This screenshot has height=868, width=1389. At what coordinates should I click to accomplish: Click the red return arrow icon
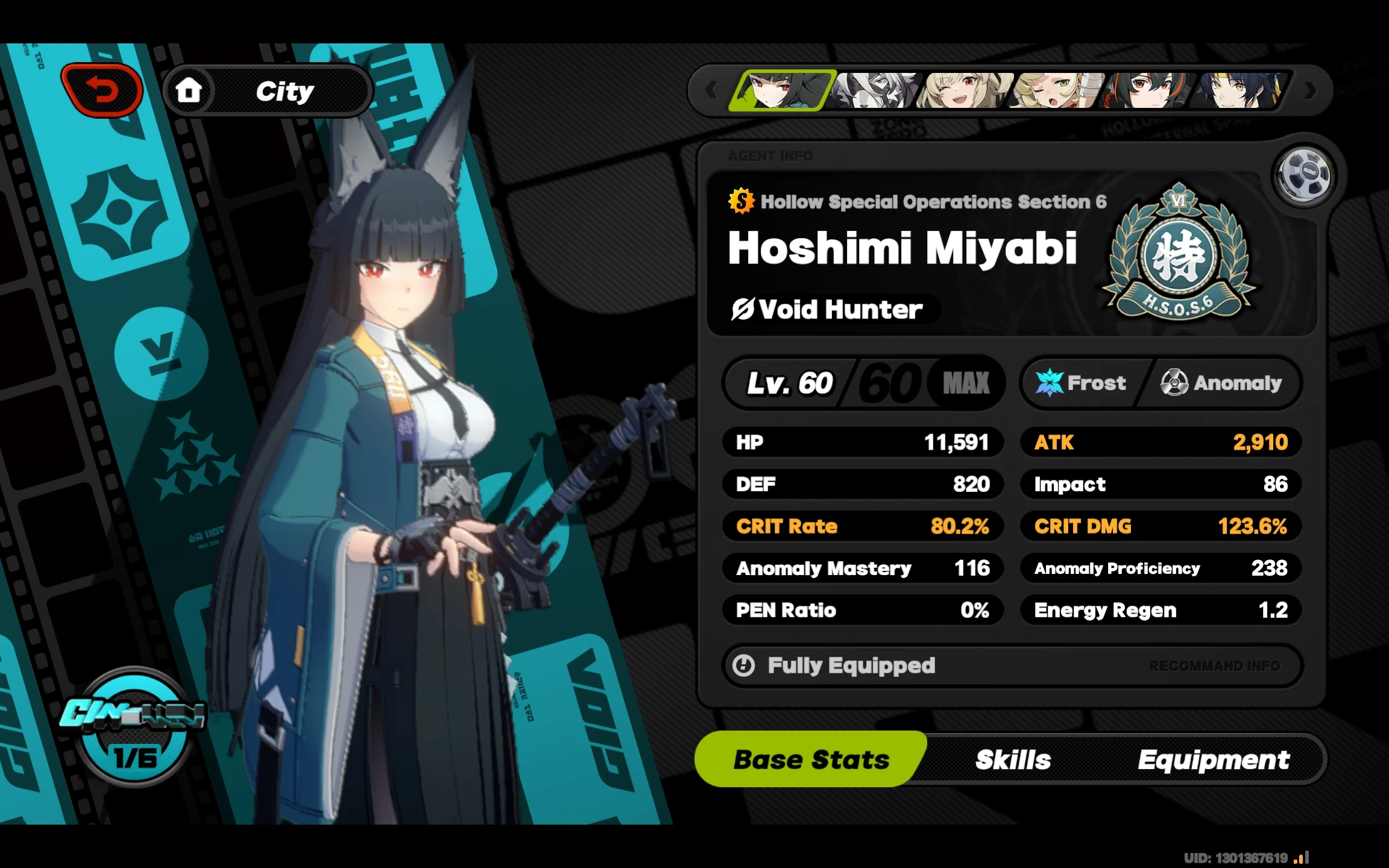click(102, 90)
